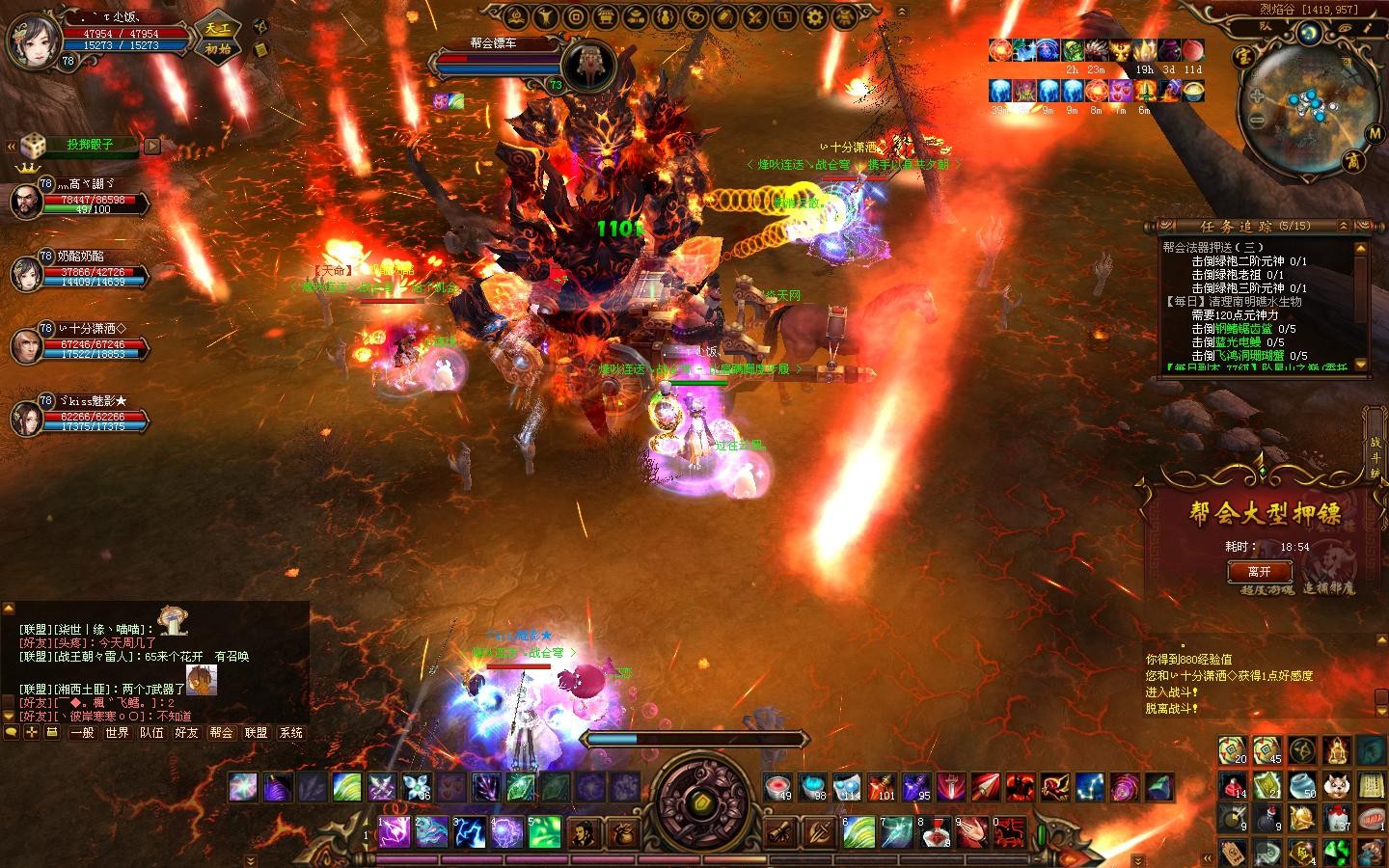Switch chat to the 世界 (World) channel tab

(117, 733)
